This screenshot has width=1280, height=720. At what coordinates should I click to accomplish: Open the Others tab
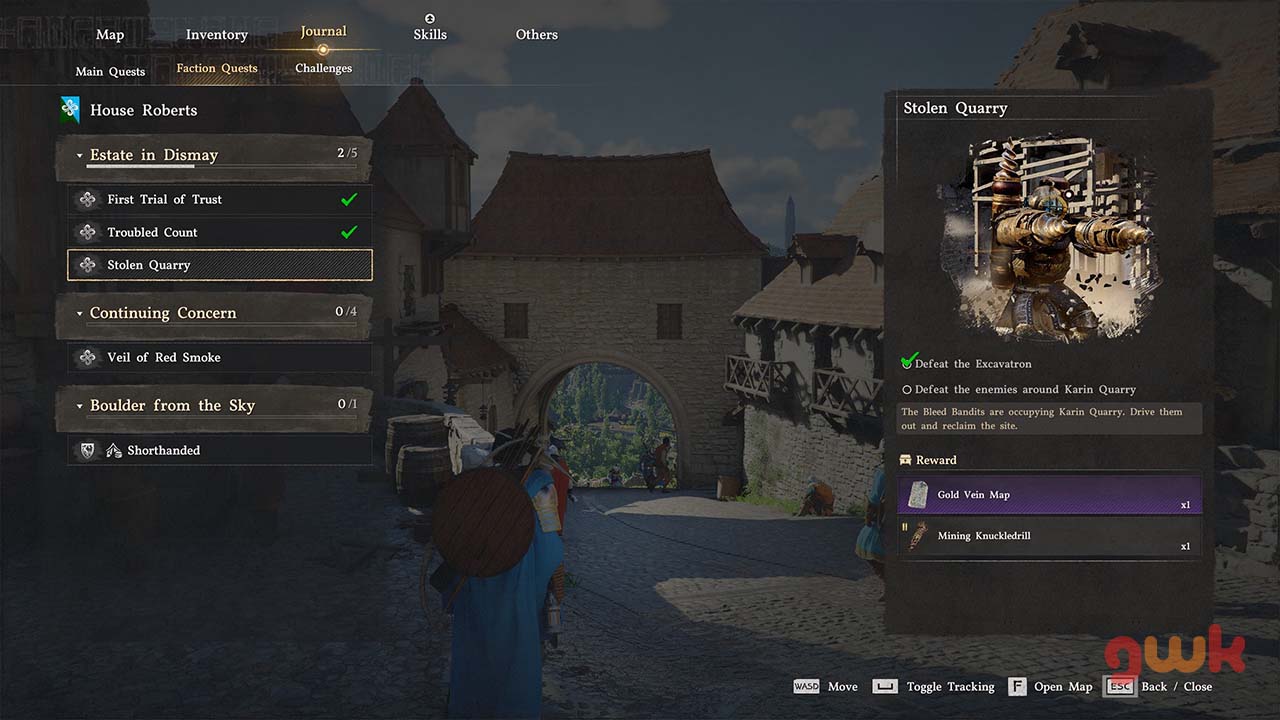(536, 35)
